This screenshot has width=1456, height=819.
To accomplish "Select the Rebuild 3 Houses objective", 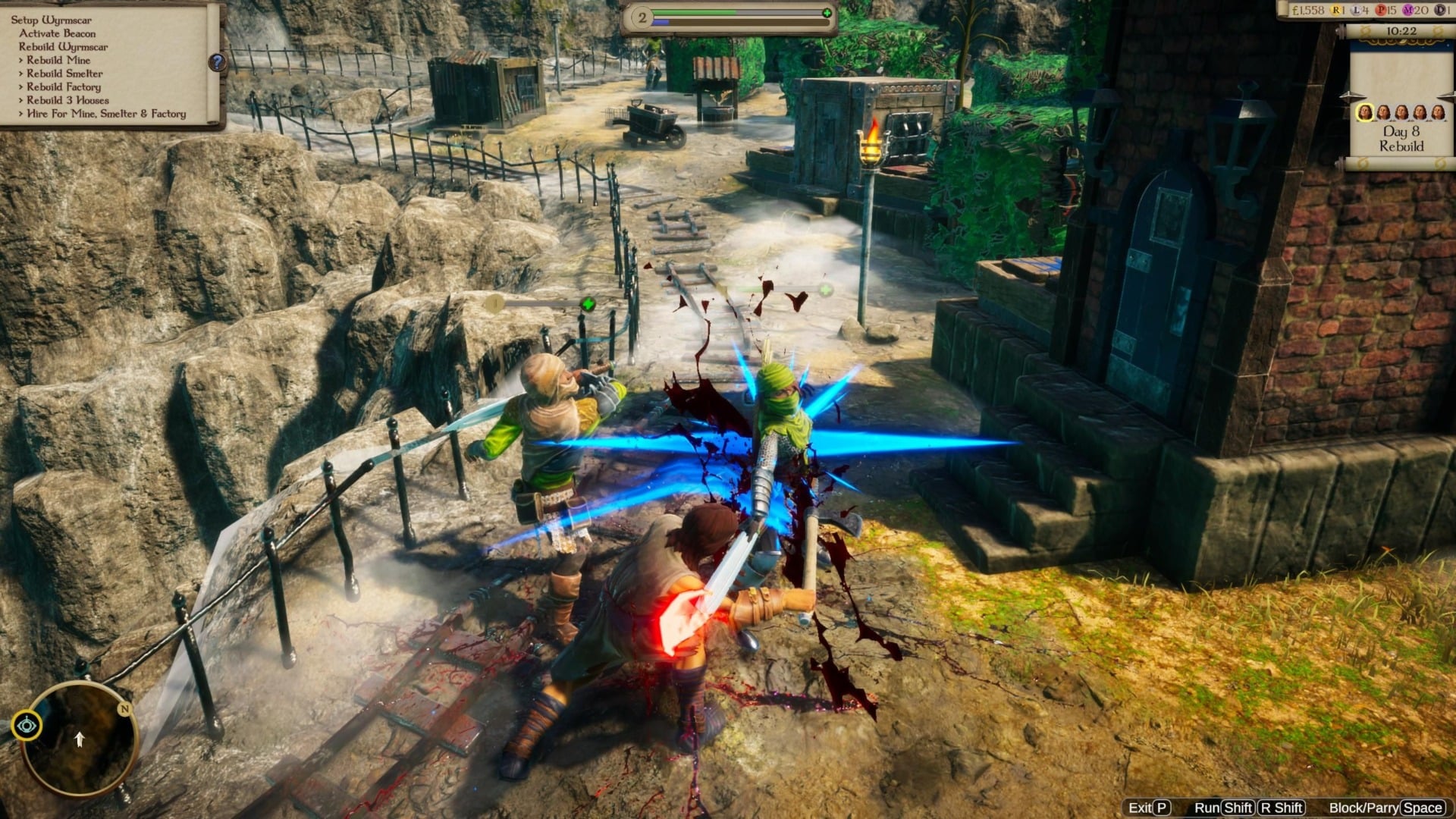I will [67, 100].
